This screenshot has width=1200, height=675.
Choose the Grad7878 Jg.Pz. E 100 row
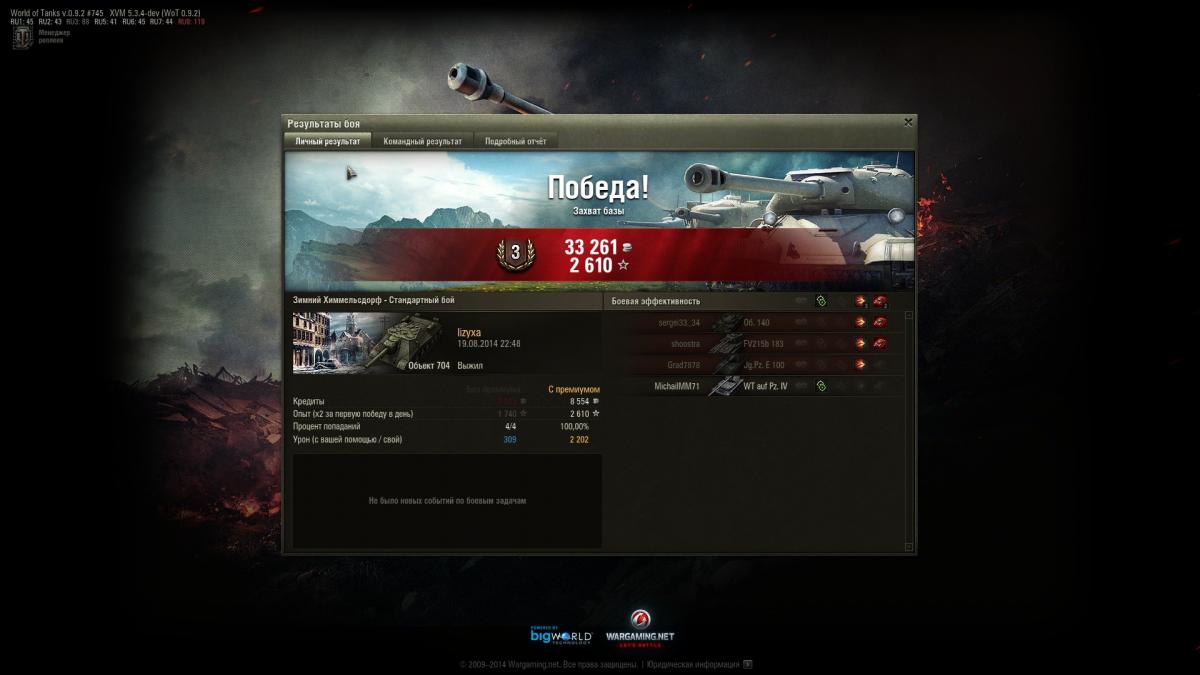[755, 365]
